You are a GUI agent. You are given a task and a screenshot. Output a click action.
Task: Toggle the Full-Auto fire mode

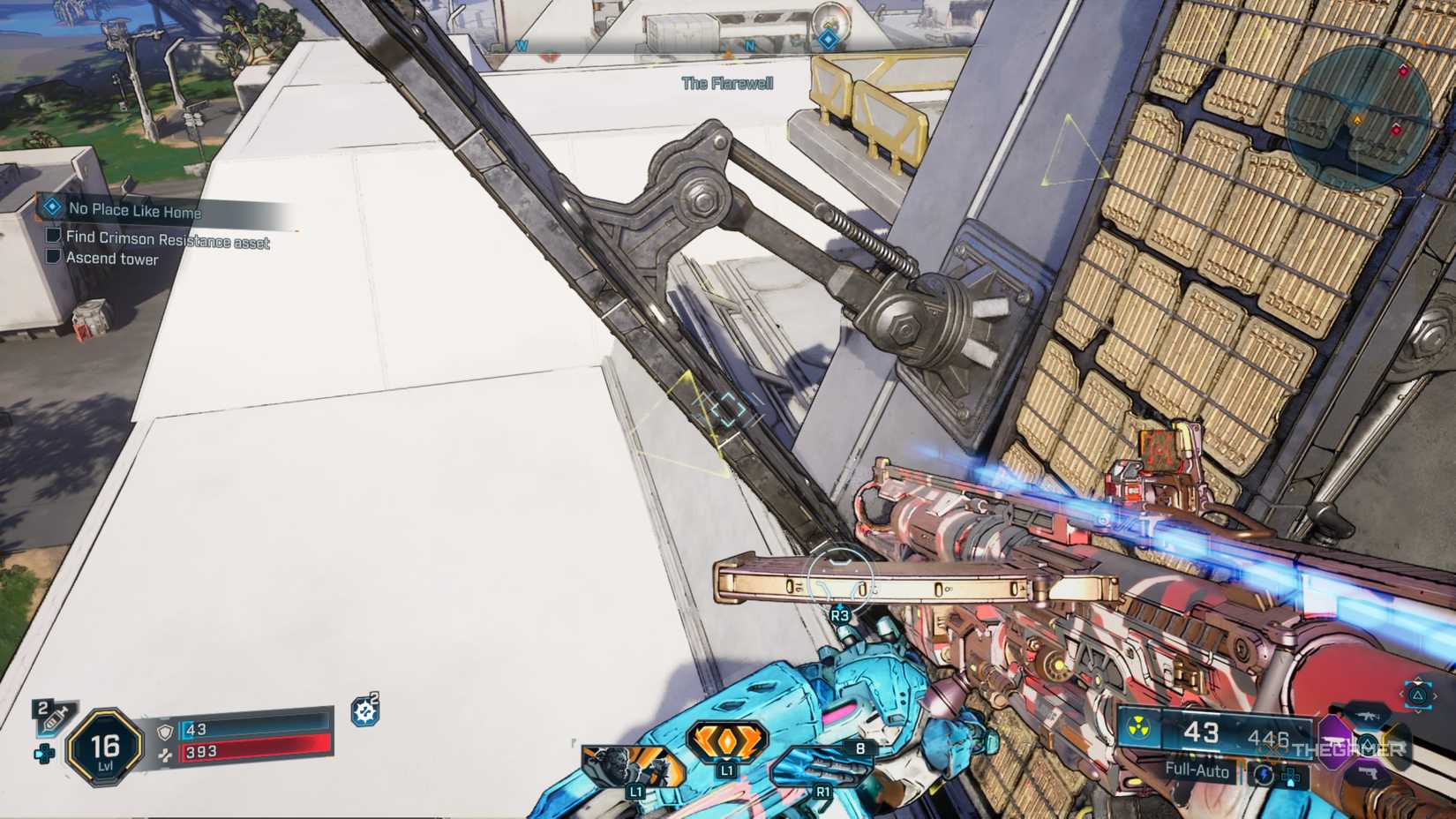coord(1196,770)
